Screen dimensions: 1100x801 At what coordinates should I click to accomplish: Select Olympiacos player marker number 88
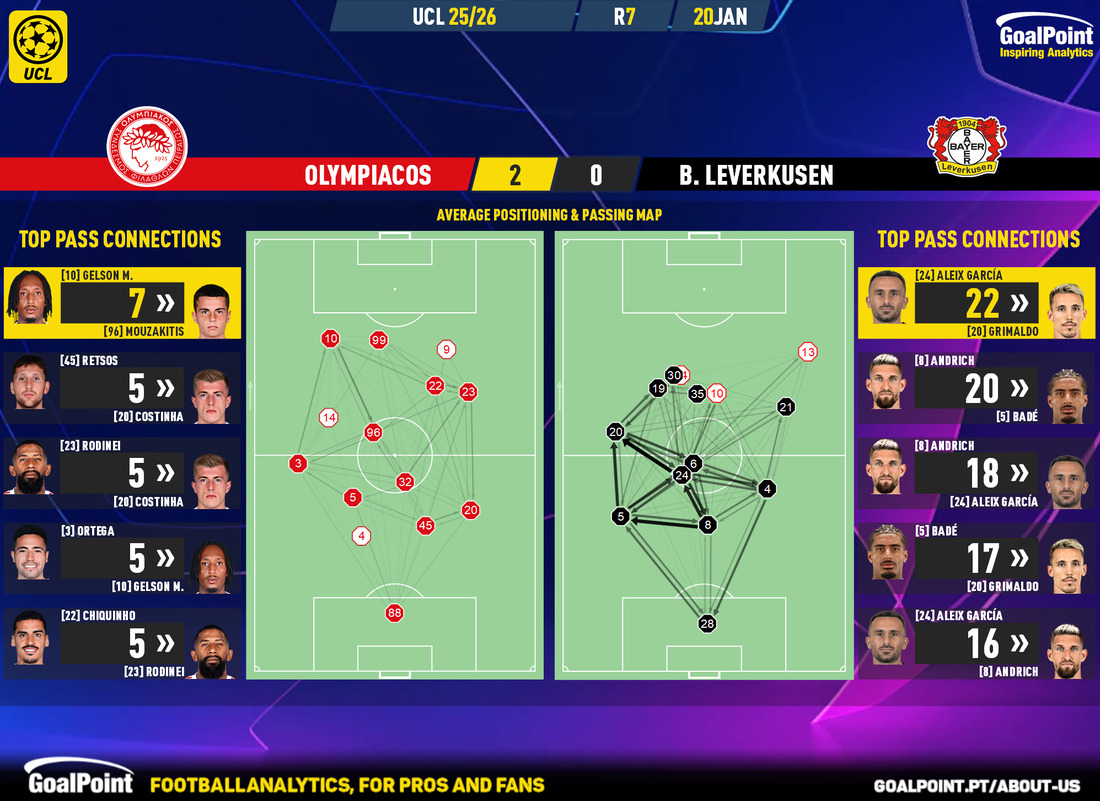[x=395, y=613]
